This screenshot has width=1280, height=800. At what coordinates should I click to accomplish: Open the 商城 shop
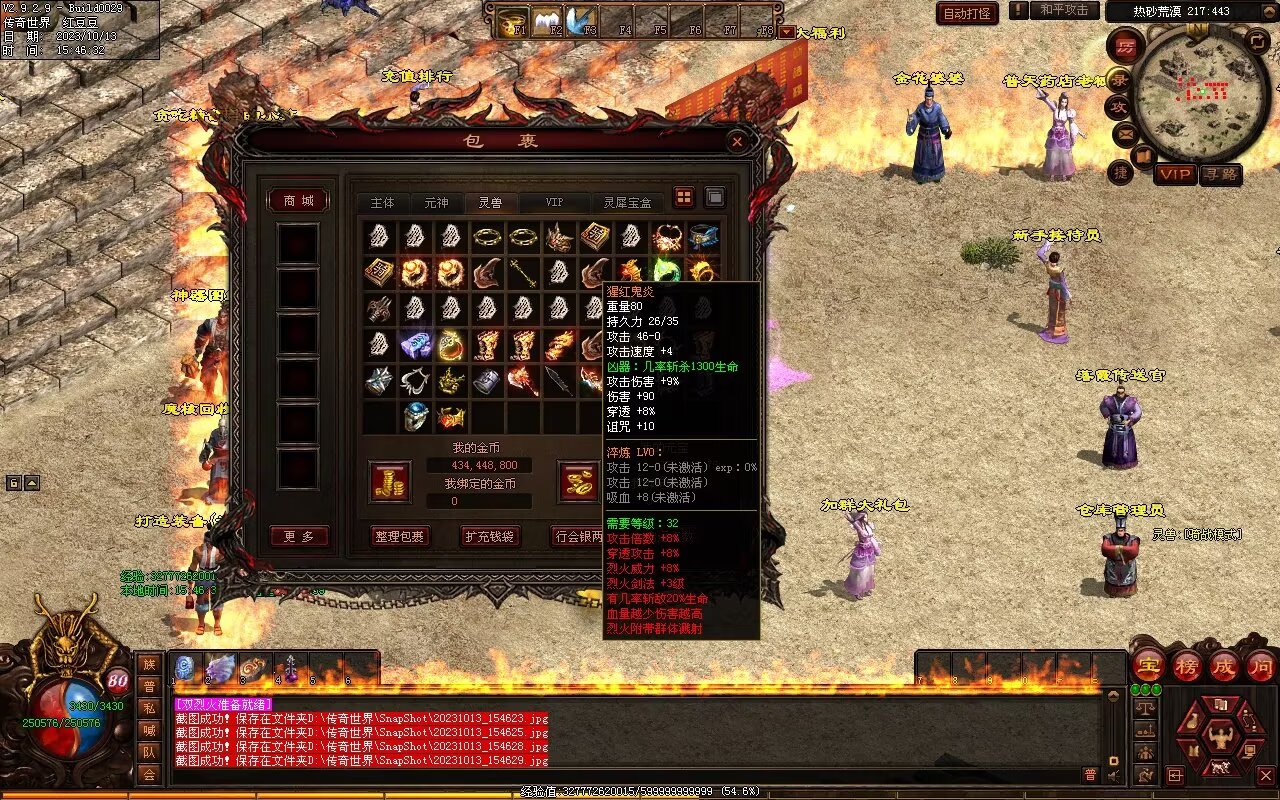tap(299, 201)
